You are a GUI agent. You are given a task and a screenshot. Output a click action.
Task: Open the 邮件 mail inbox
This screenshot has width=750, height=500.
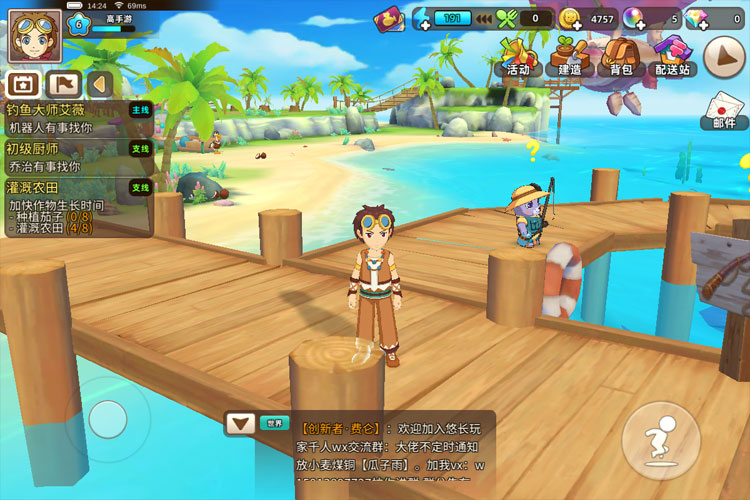point(724,110)
